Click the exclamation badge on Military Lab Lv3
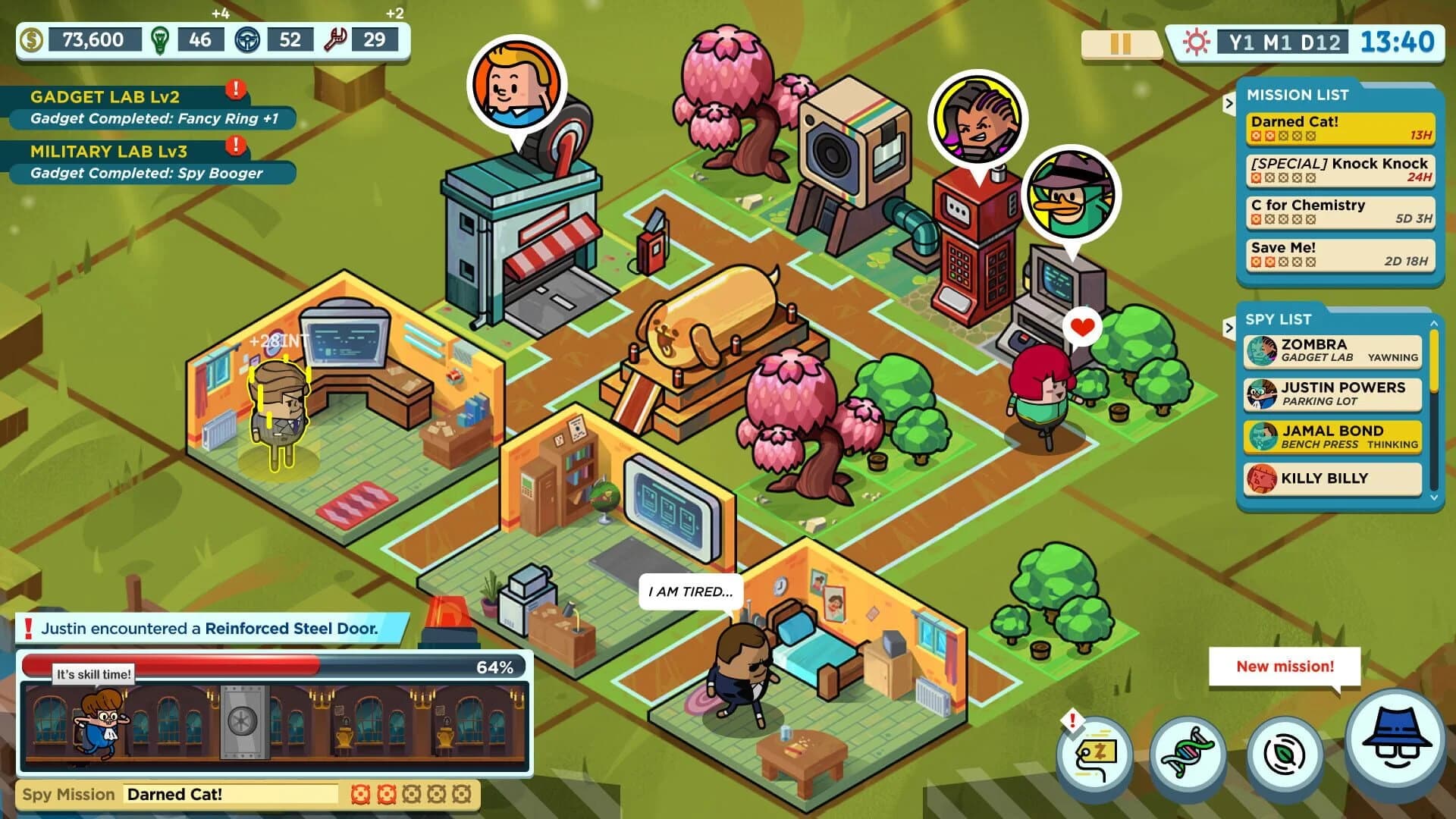The image size is (1456, 819). [x=234, y=143]
